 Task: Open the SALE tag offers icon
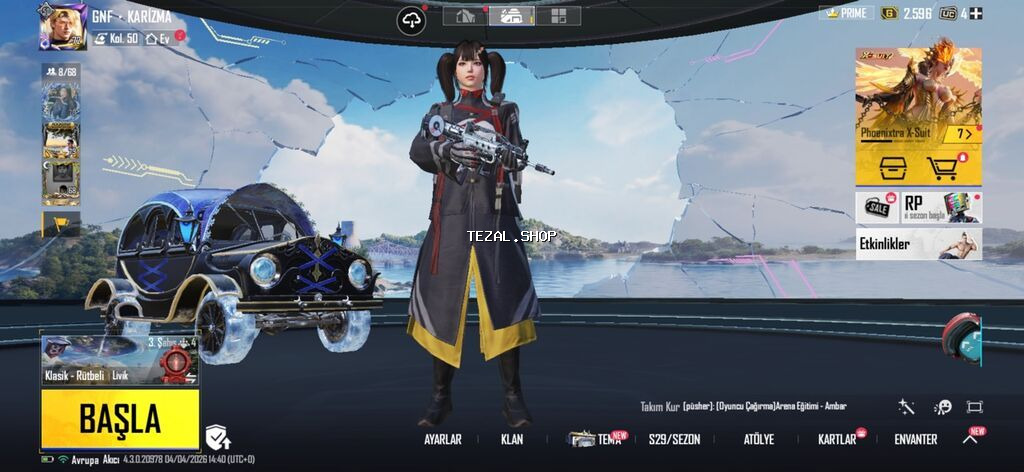877,207
